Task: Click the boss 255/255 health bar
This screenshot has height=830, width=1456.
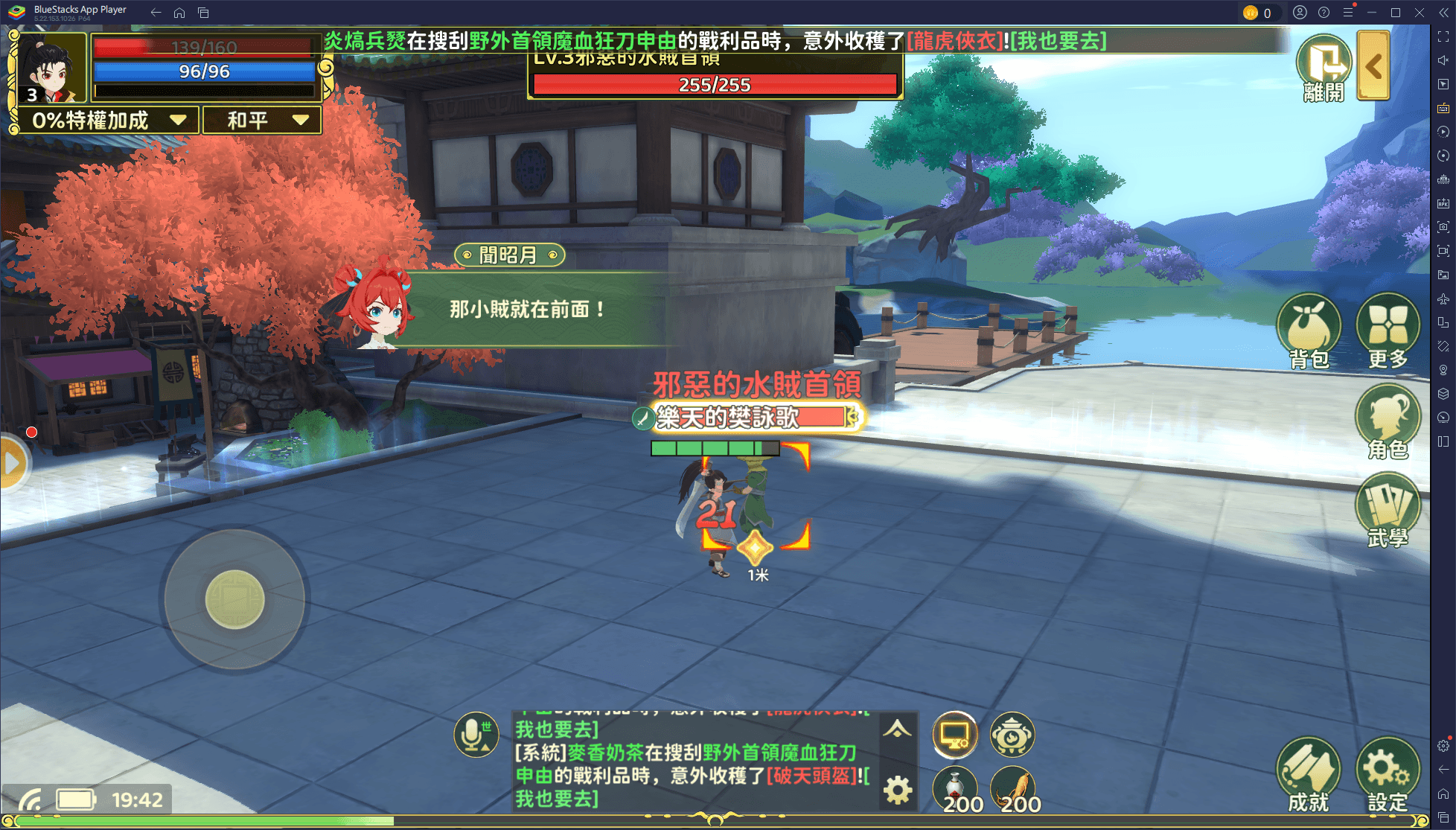Action: (x=712, y=84)
